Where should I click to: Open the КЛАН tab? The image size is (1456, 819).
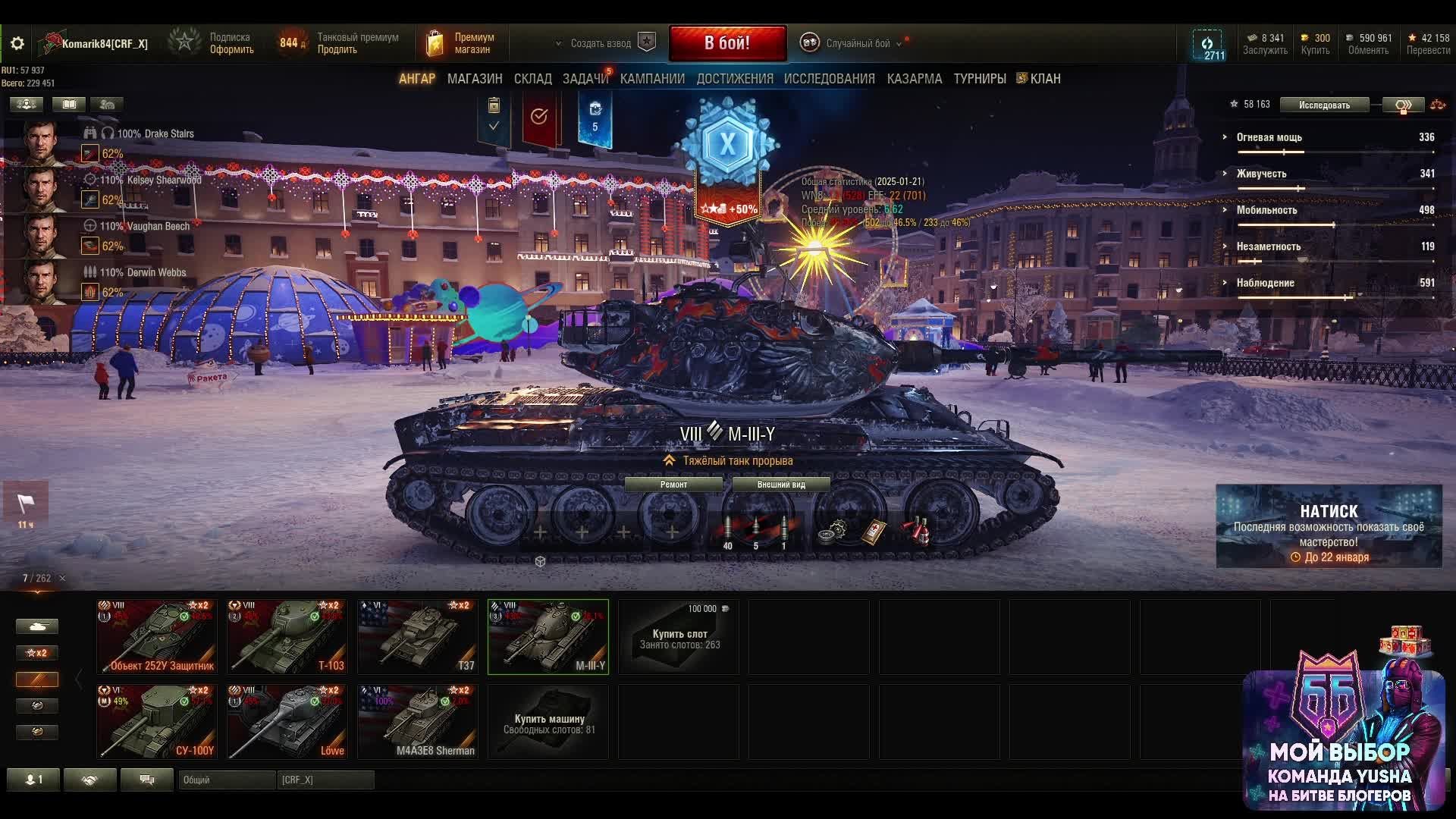coord(1044,79)
